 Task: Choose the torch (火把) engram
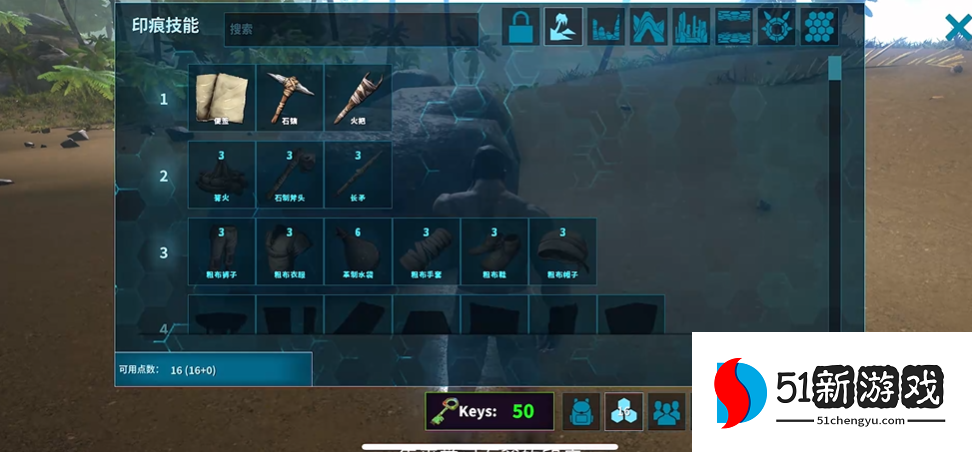tap(358, 98)
